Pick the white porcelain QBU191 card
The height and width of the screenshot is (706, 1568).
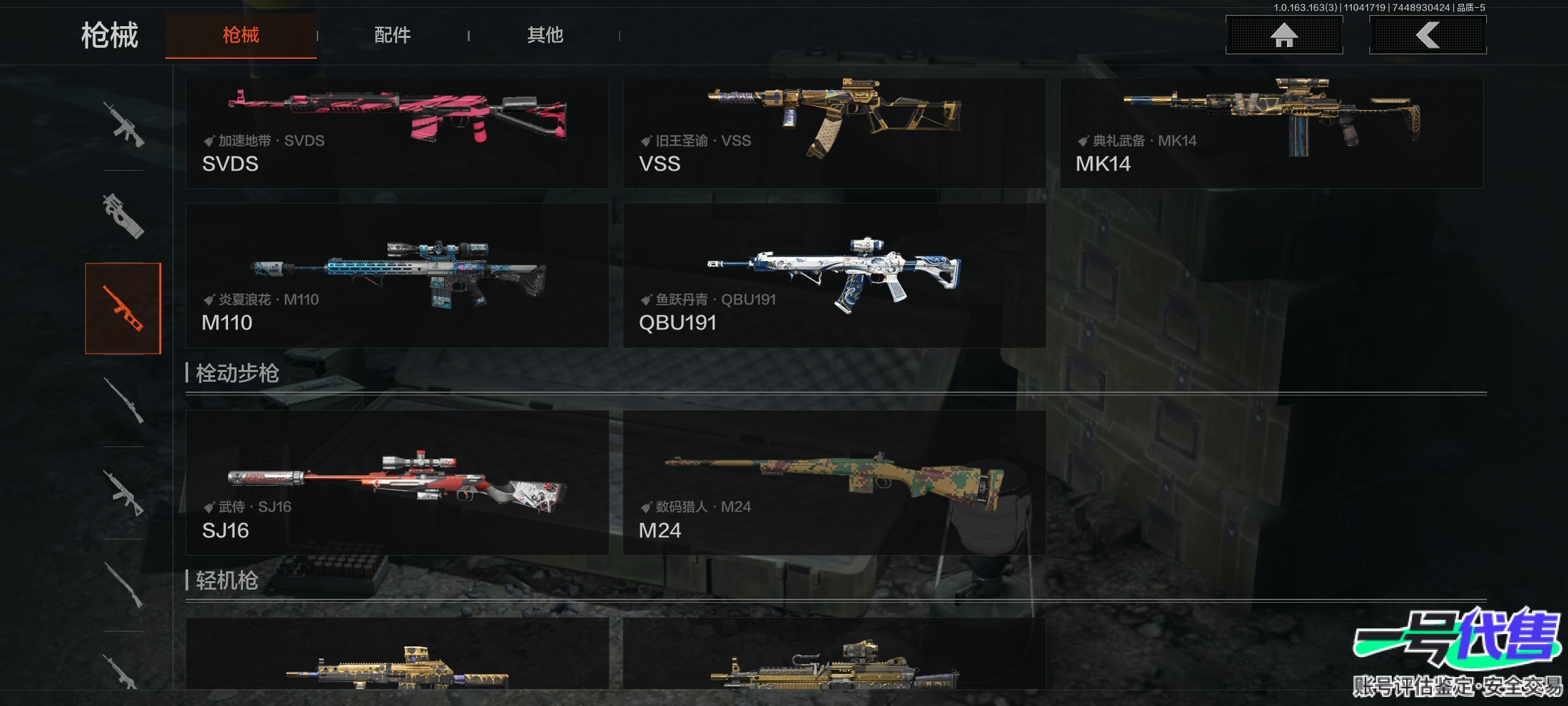pyautogui.click(x=834, y=275)
